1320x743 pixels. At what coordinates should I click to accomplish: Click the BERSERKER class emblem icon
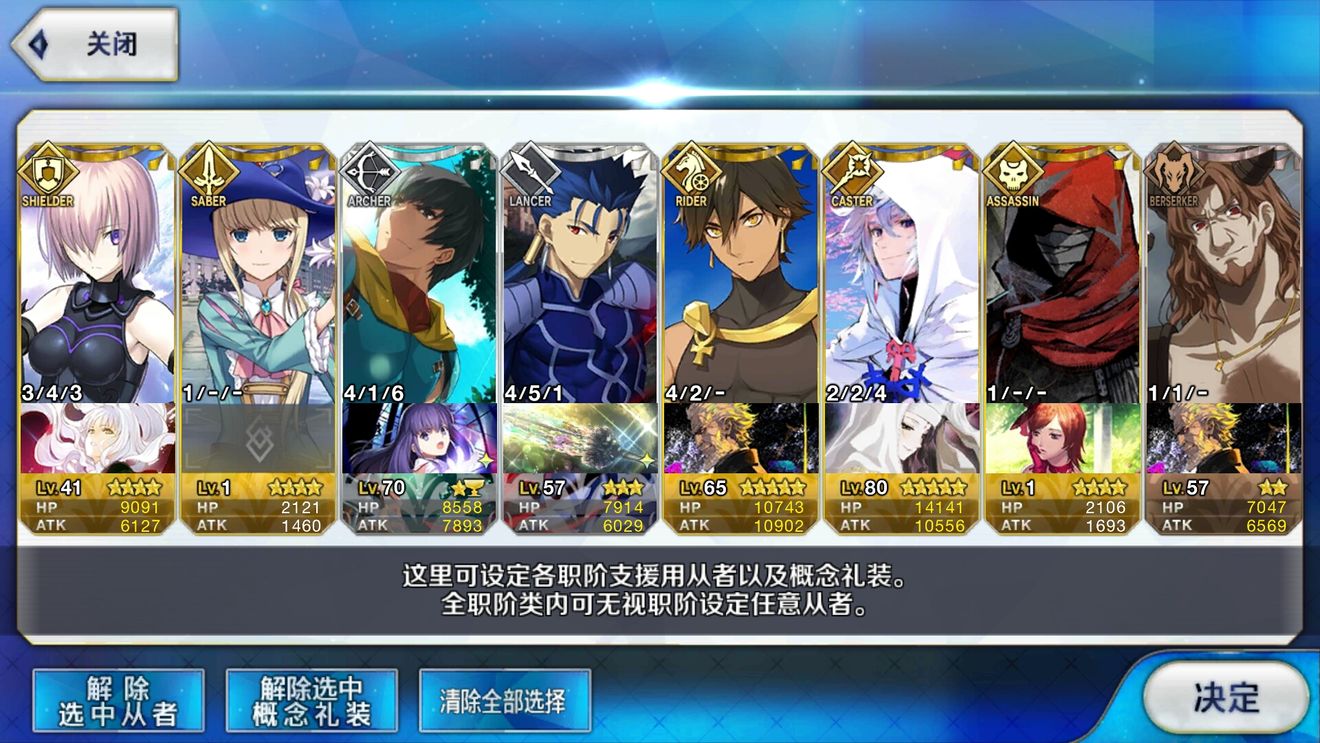coord(1174,170)
